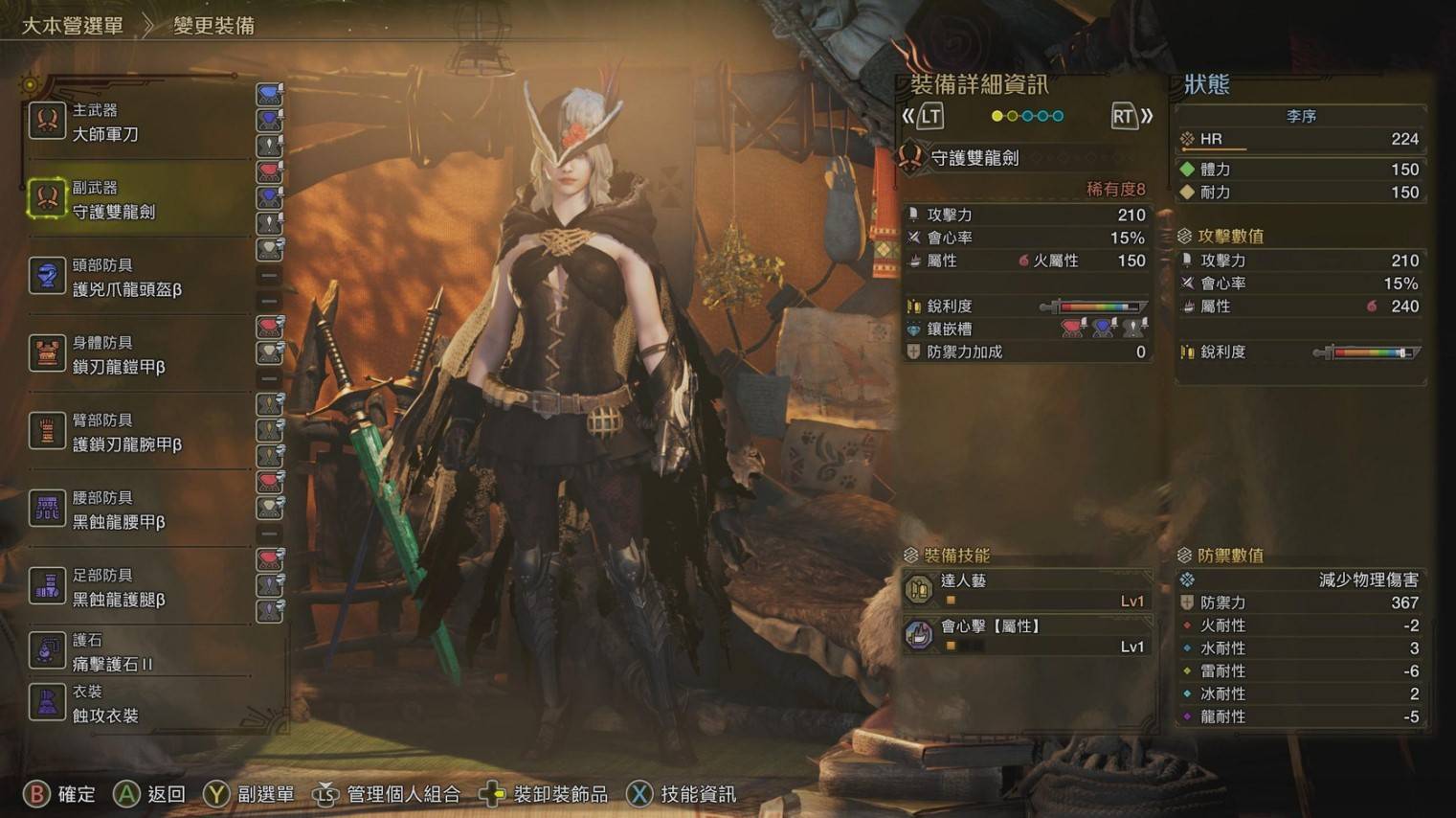Click the 達人藝 equipment skill entry
The width and height of the screenshot is (1456, 818).
click(1026, 590)
